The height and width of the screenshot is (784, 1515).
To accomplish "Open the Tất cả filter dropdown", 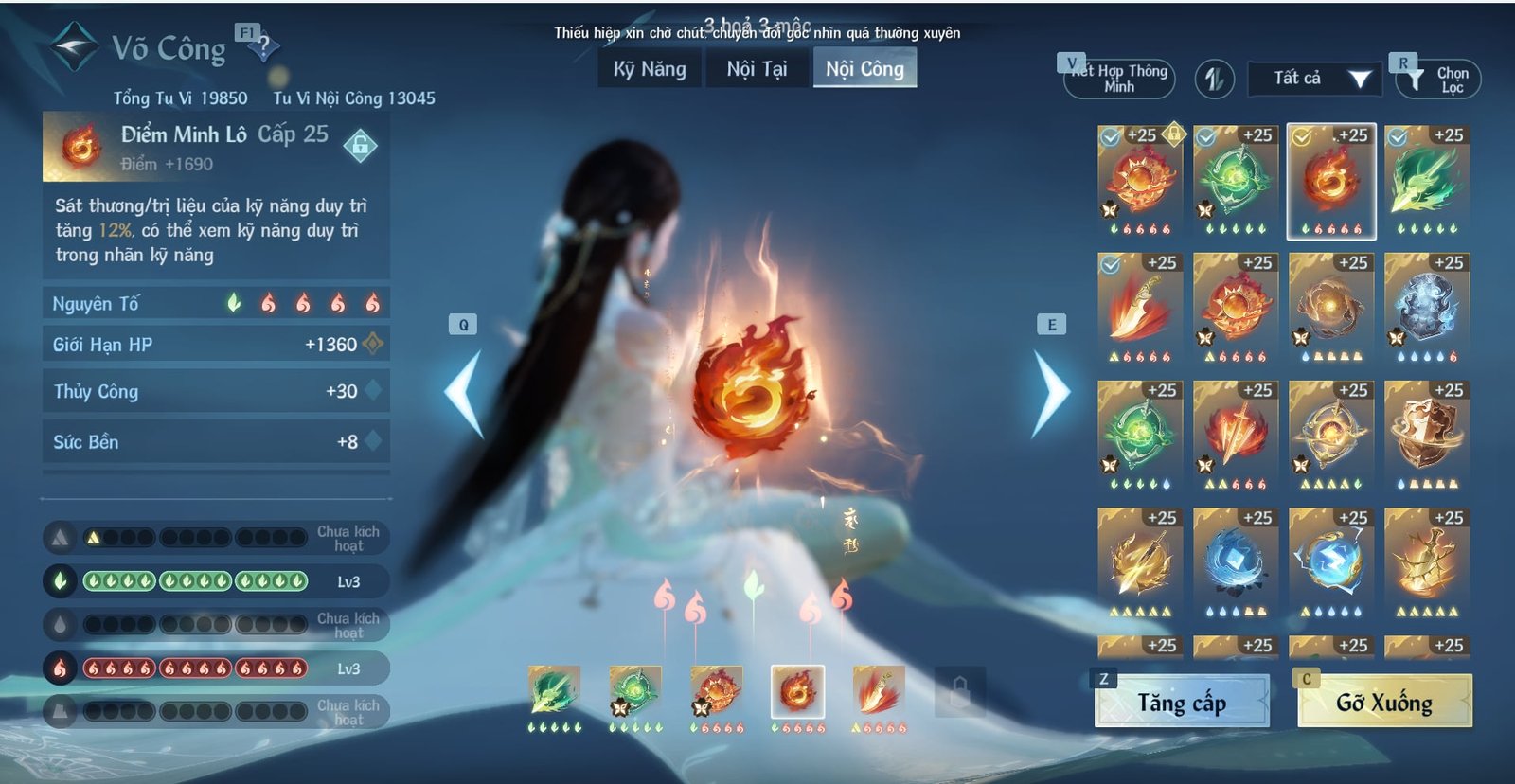I will point(1314,80).
